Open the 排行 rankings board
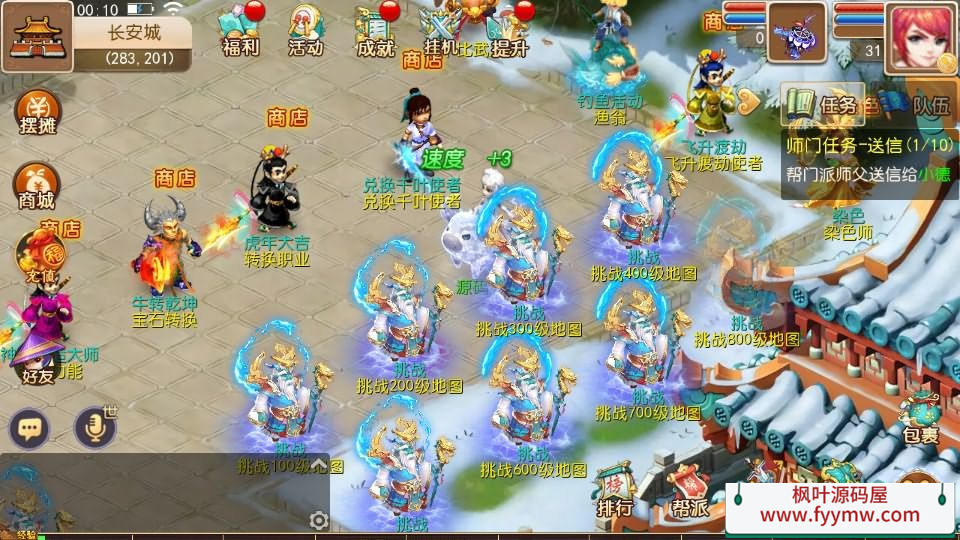Screen dimensions: 960x540 (x=615, y=491)
